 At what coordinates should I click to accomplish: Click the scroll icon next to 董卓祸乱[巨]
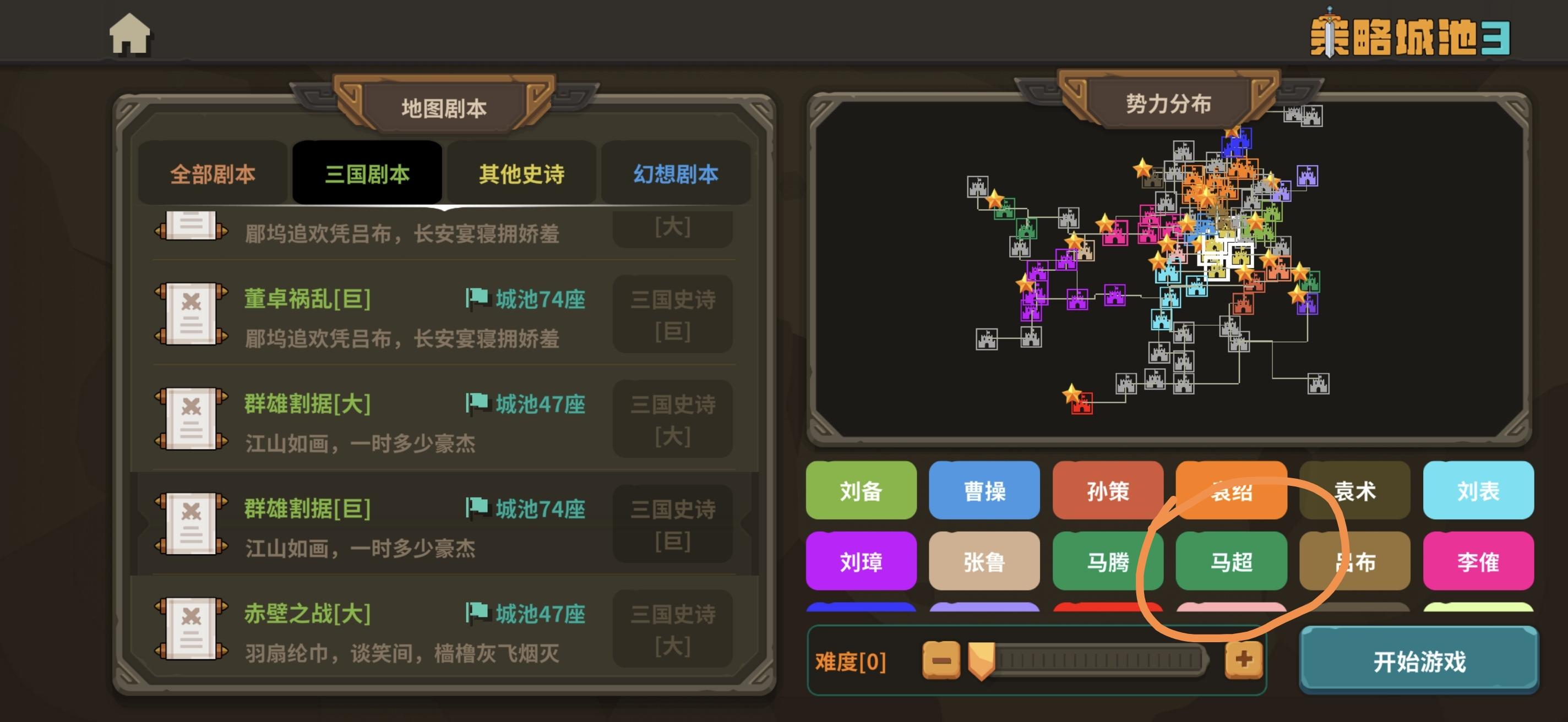click(190, 313)
